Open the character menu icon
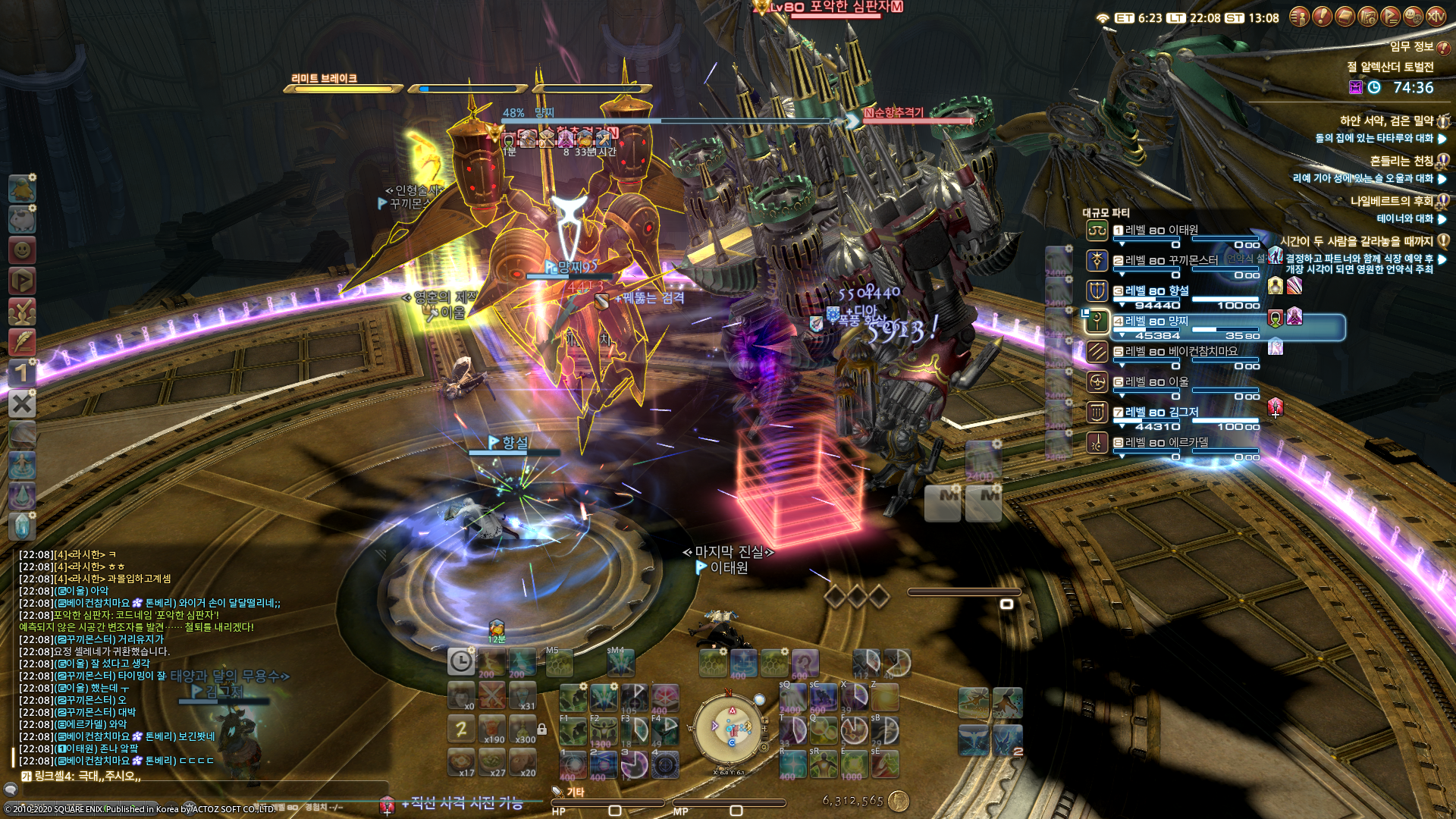The width and height of the screenshot is (1456, 819). pyautogui.click(x=1299, y=16)
